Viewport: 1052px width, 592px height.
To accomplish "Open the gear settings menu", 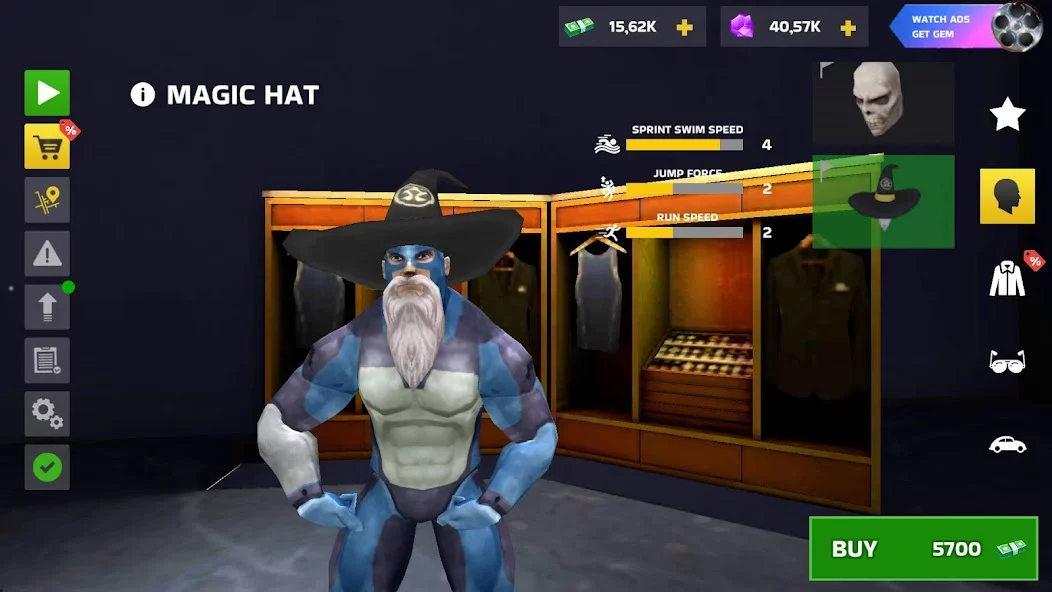I will coord(47,413).
